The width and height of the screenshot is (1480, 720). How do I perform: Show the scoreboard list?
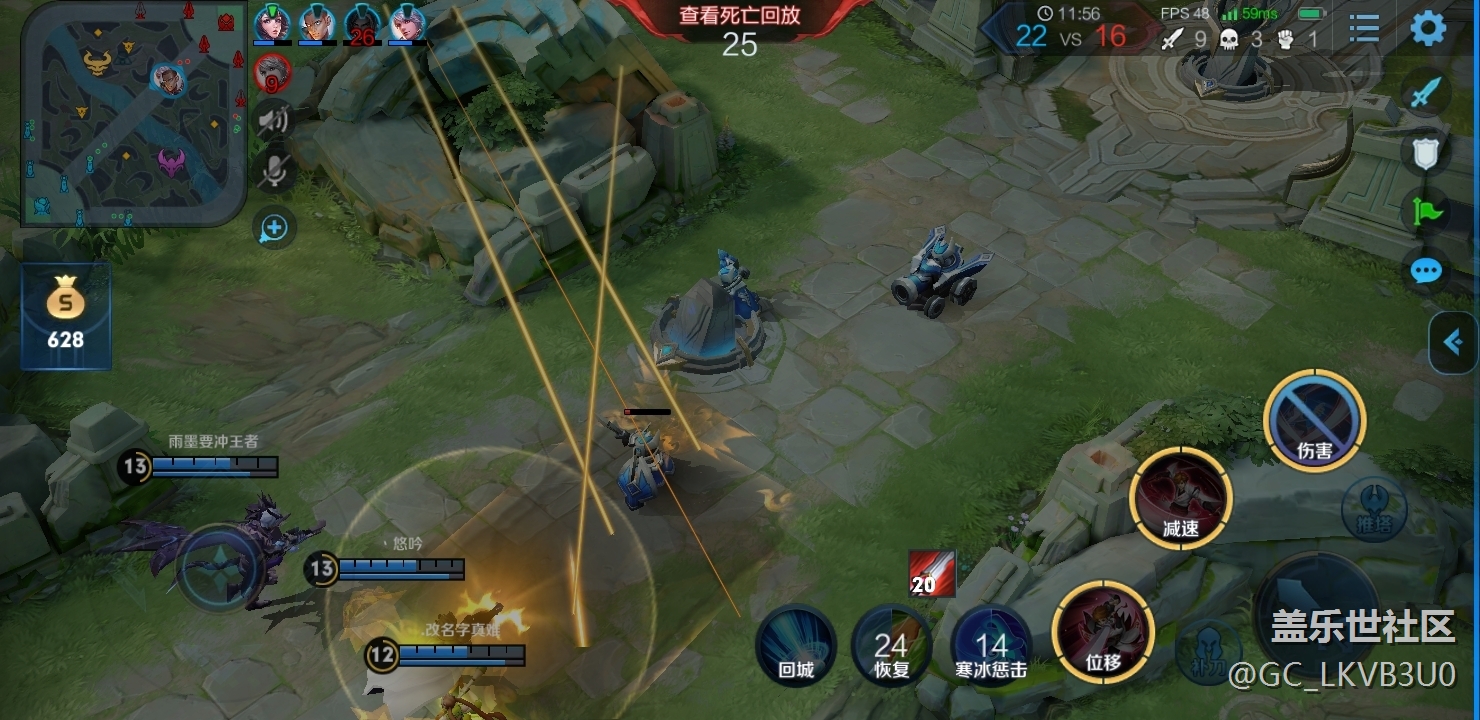coord(1363,28)
